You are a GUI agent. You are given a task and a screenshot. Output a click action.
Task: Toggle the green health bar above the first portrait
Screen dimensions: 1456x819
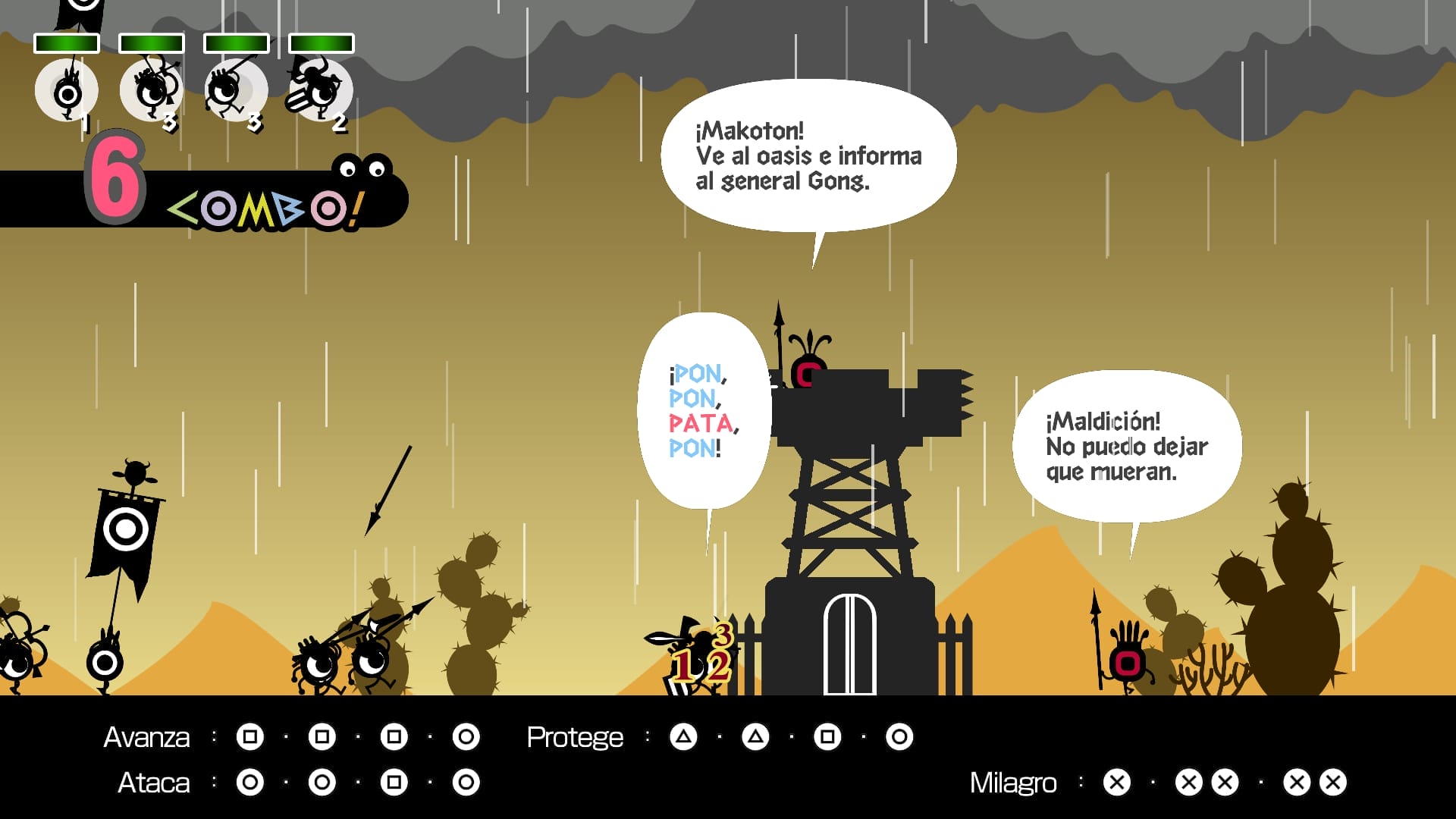click(x=66, y=43)
